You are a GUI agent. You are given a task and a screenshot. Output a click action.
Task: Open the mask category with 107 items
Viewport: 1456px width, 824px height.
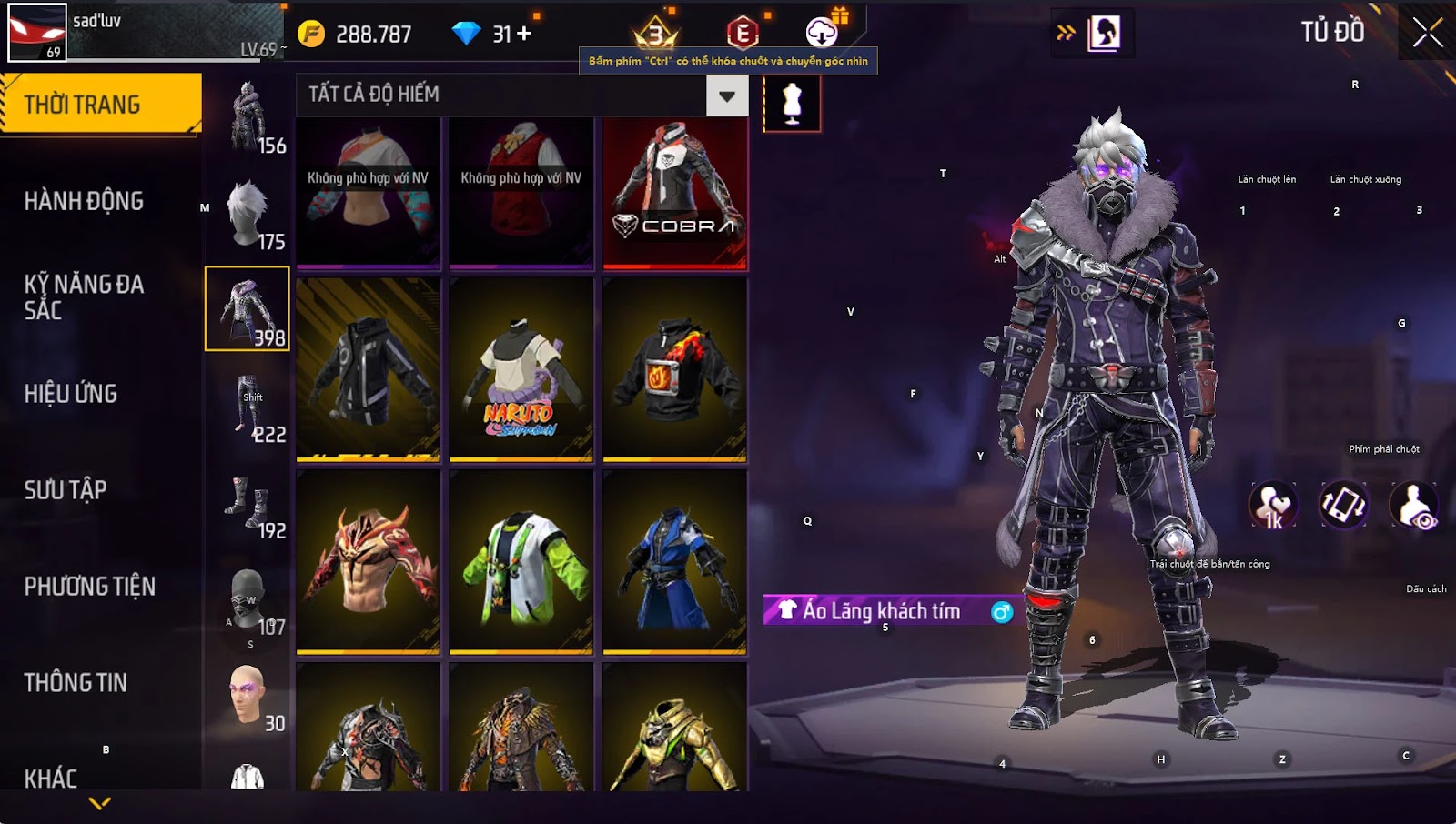pos(248,600)
